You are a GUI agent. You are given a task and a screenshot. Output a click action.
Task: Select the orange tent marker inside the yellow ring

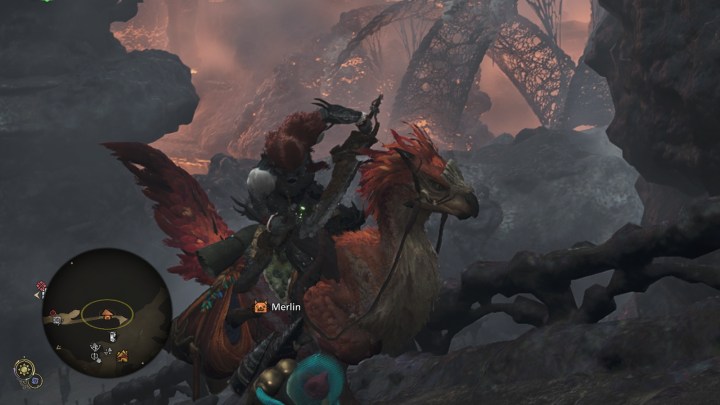pos(107,314)
